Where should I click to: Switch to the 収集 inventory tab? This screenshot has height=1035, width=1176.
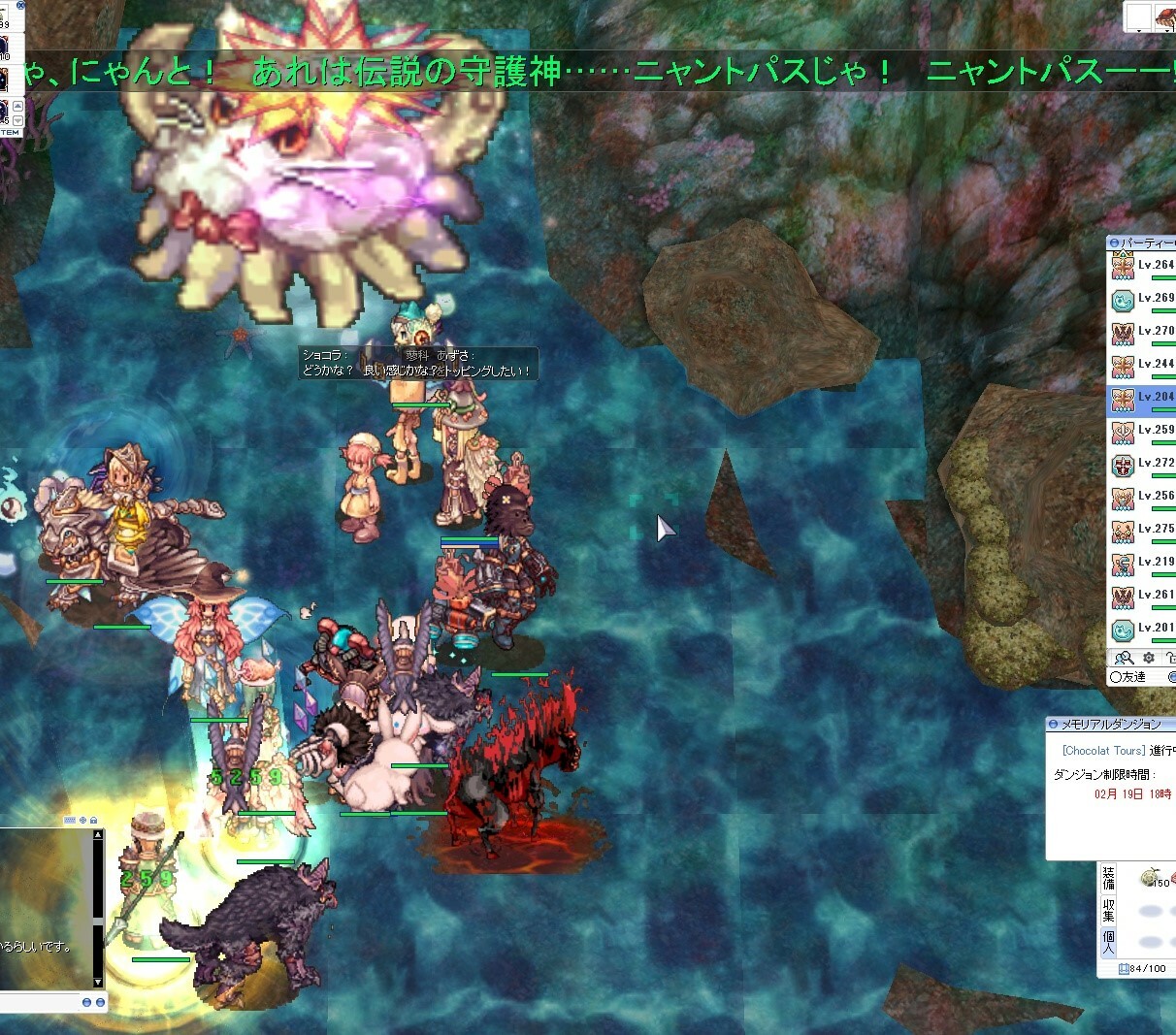(1108, 910)
